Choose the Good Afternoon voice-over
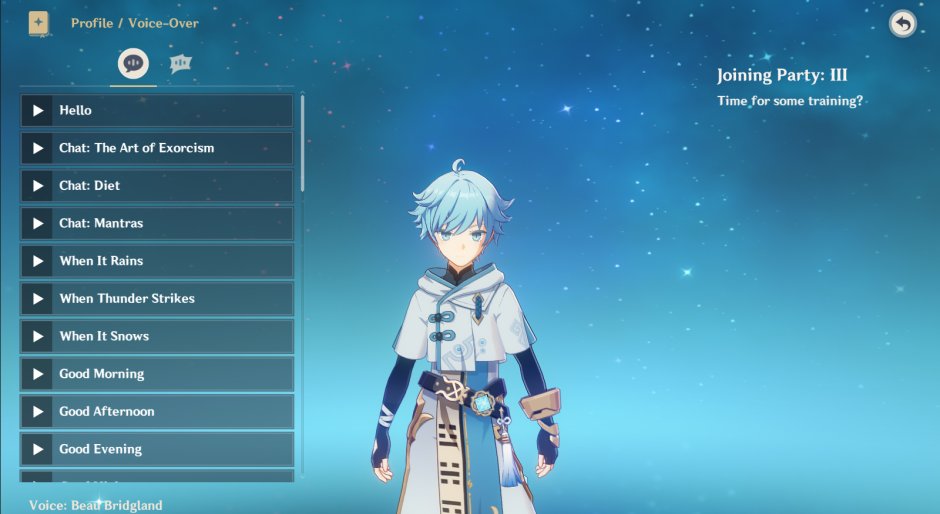The image size is (940, 514). pos(157,411)
